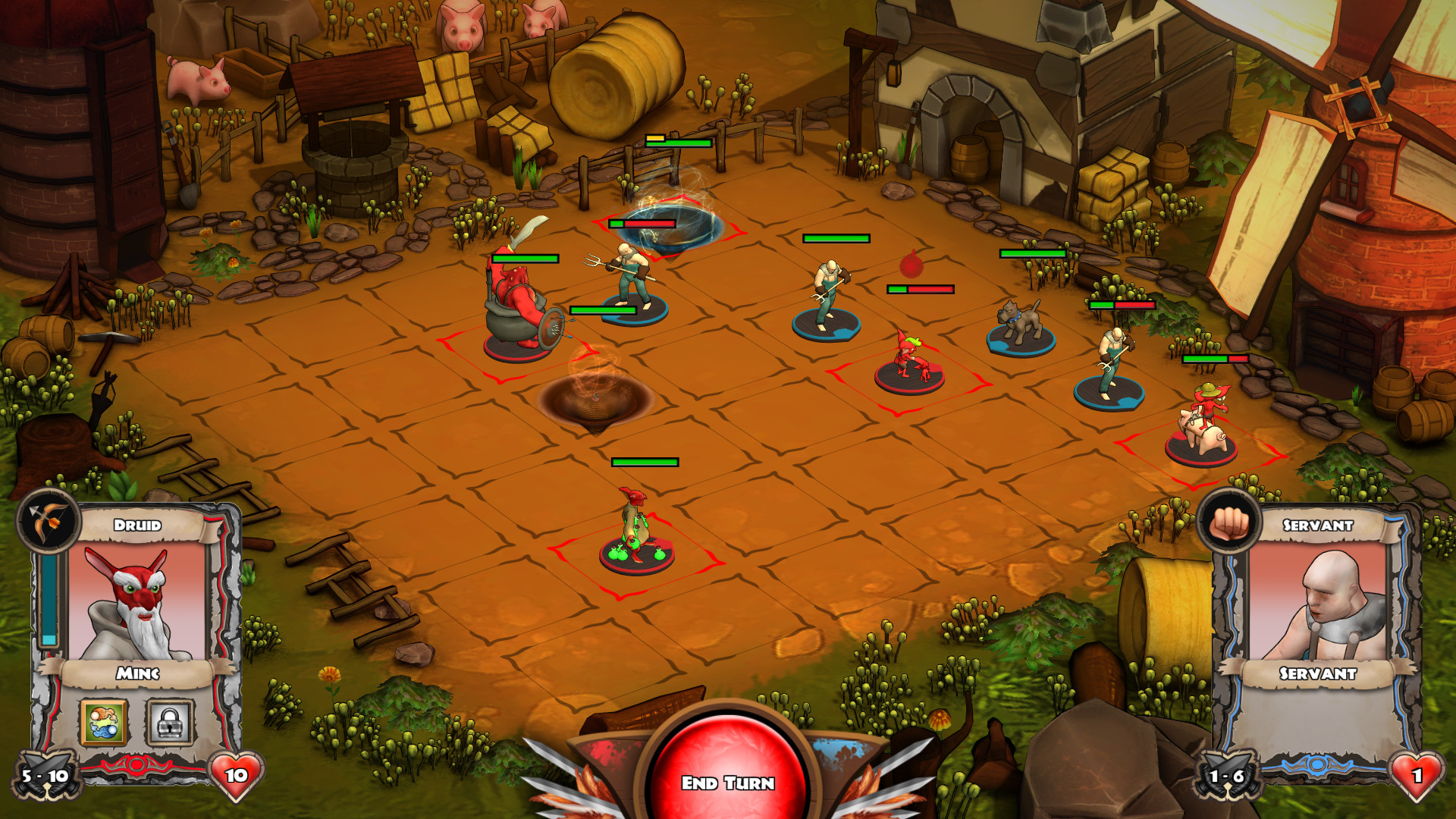Click the 5-10 attack emblem on Druid card

click(44, 776)
